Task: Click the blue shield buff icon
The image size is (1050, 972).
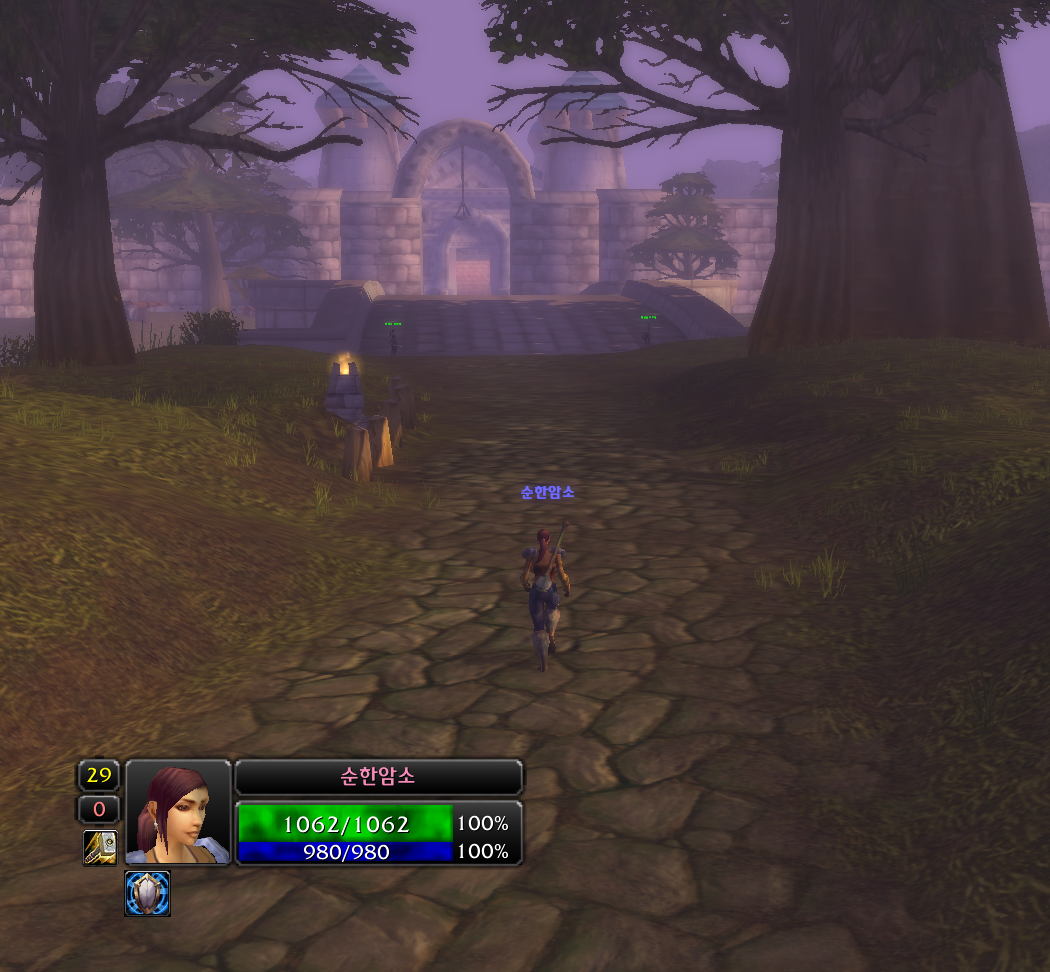Action: 148,893
